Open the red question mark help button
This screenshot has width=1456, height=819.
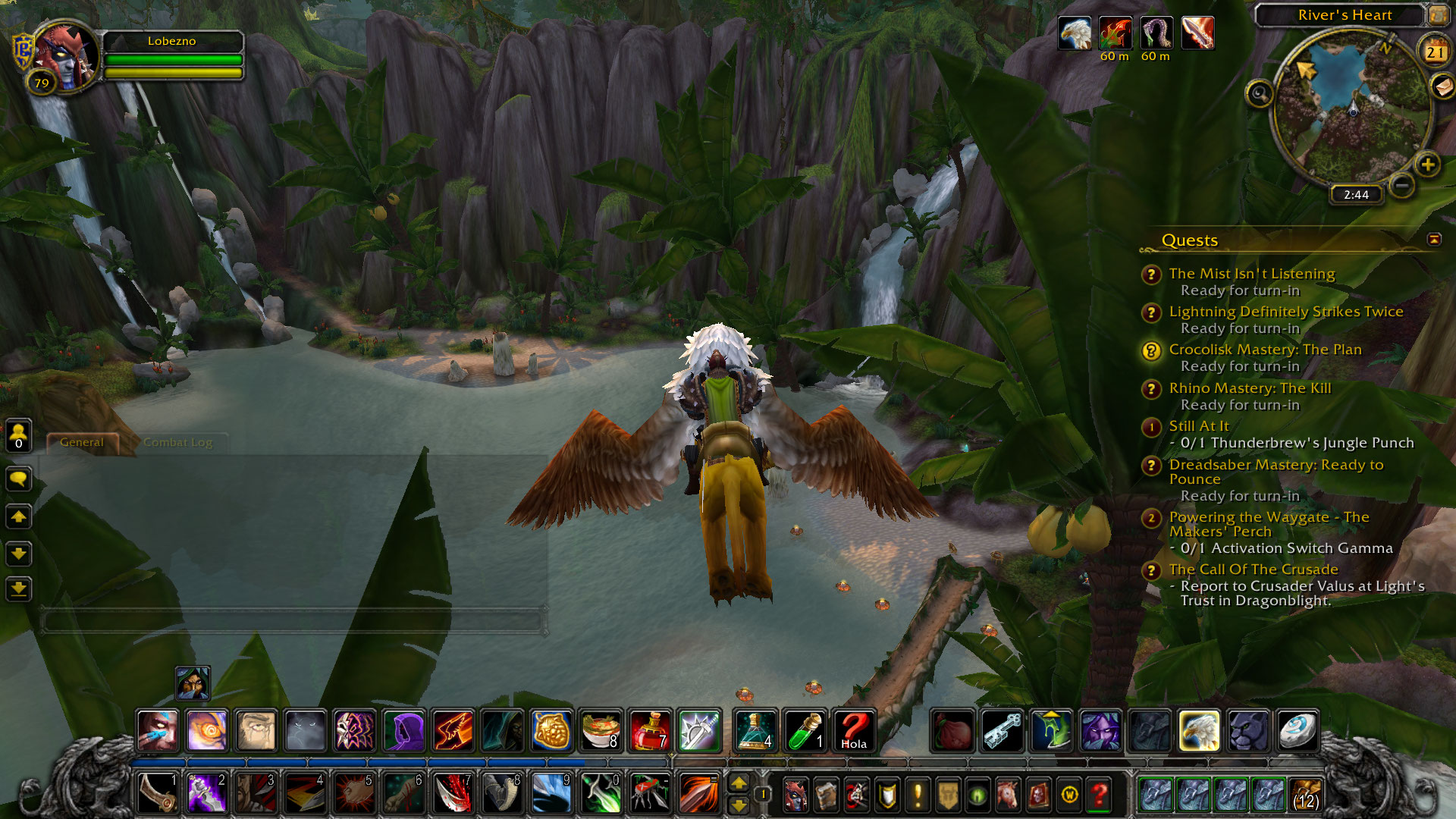coord(1099,795)
